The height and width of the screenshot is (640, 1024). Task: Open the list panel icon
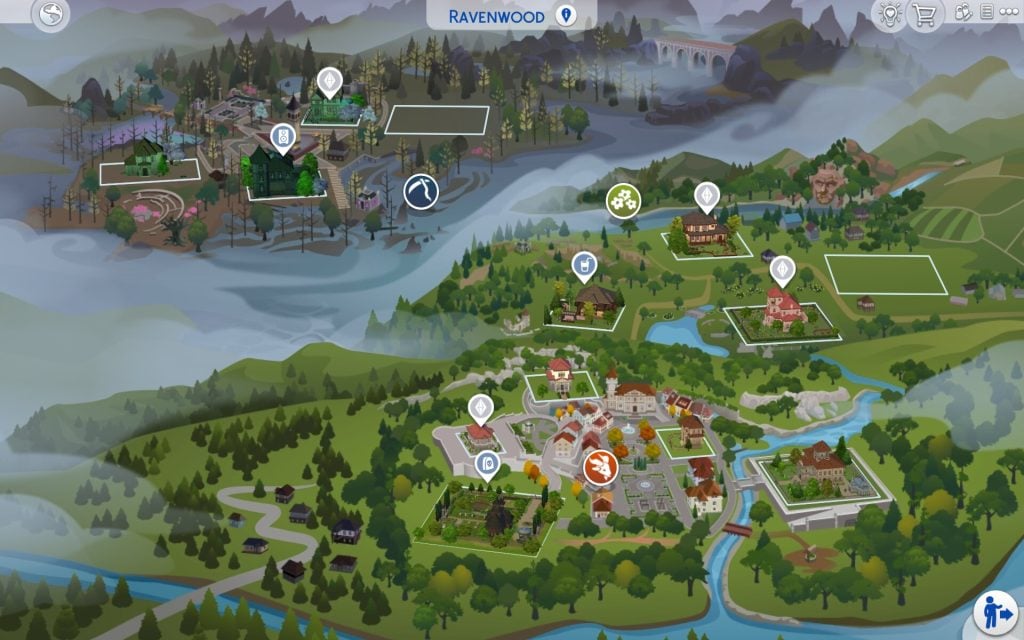987,13
